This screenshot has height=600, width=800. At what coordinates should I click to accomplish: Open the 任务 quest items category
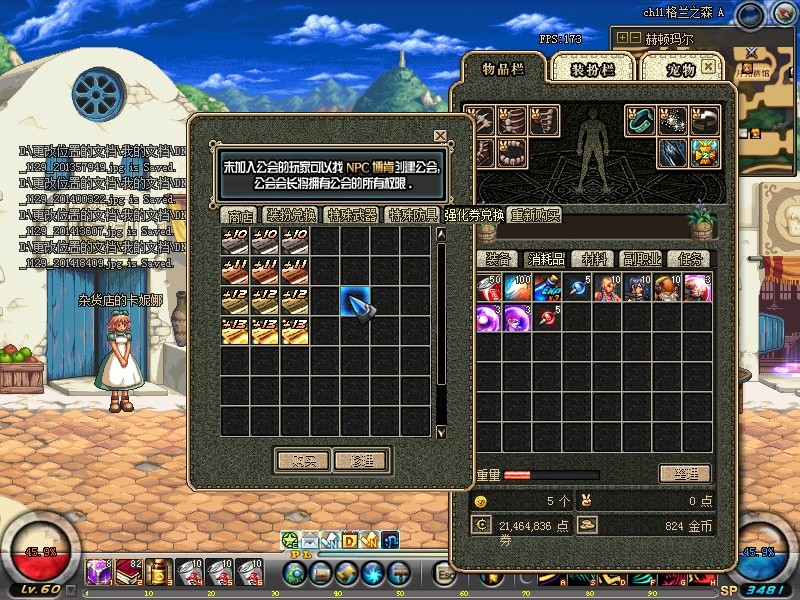point(689,259)
